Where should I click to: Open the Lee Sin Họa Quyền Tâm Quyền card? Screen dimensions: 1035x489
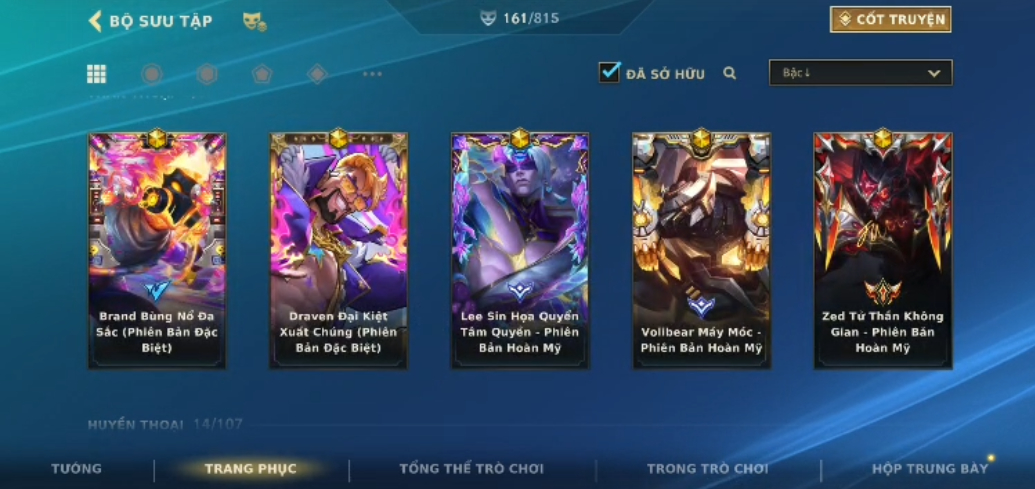519,250
